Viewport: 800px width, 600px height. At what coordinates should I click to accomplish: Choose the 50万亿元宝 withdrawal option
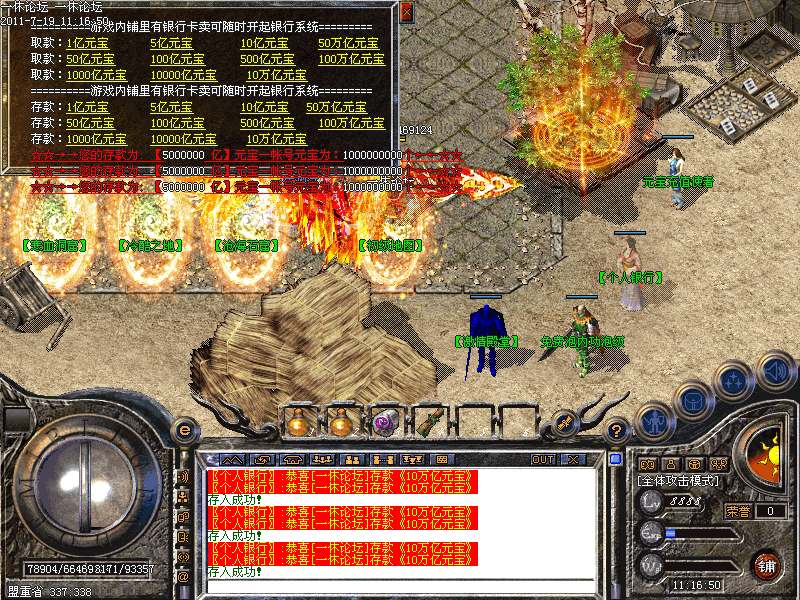pos(348,43)
